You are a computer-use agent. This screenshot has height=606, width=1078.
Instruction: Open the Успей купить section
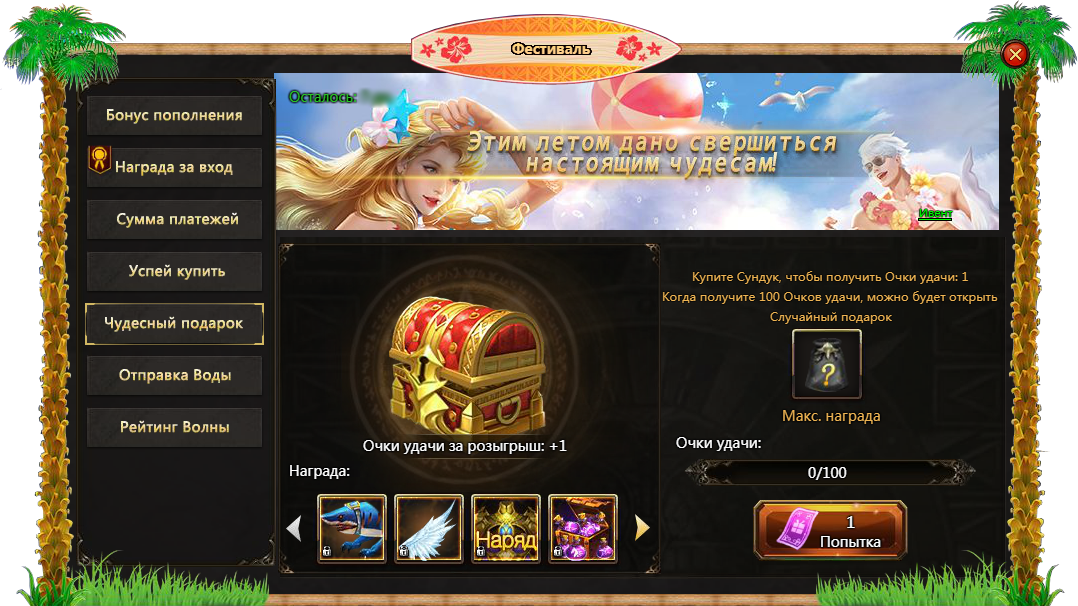(174, 271)
